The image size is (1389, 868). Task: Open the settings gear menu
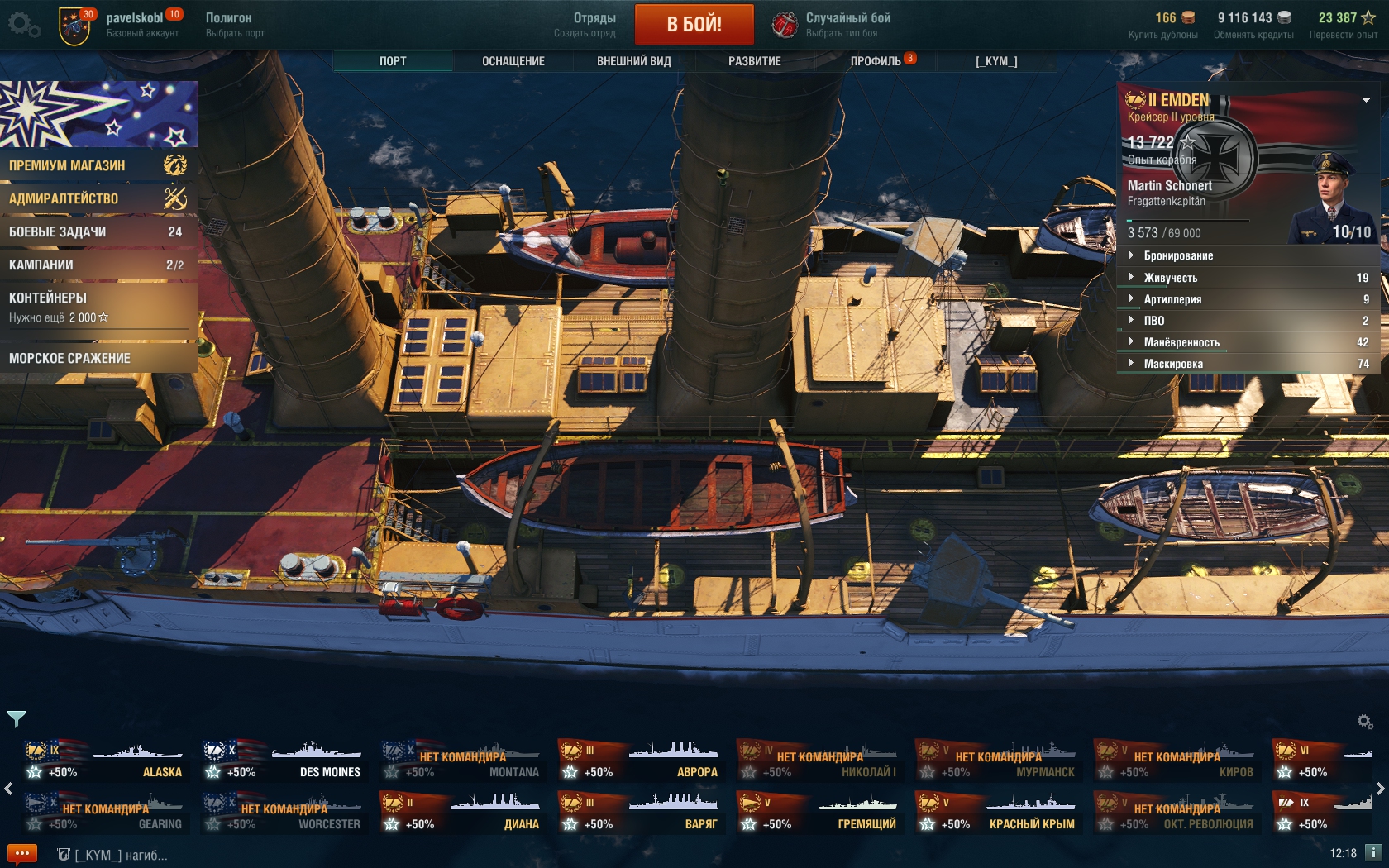point(22,24)
